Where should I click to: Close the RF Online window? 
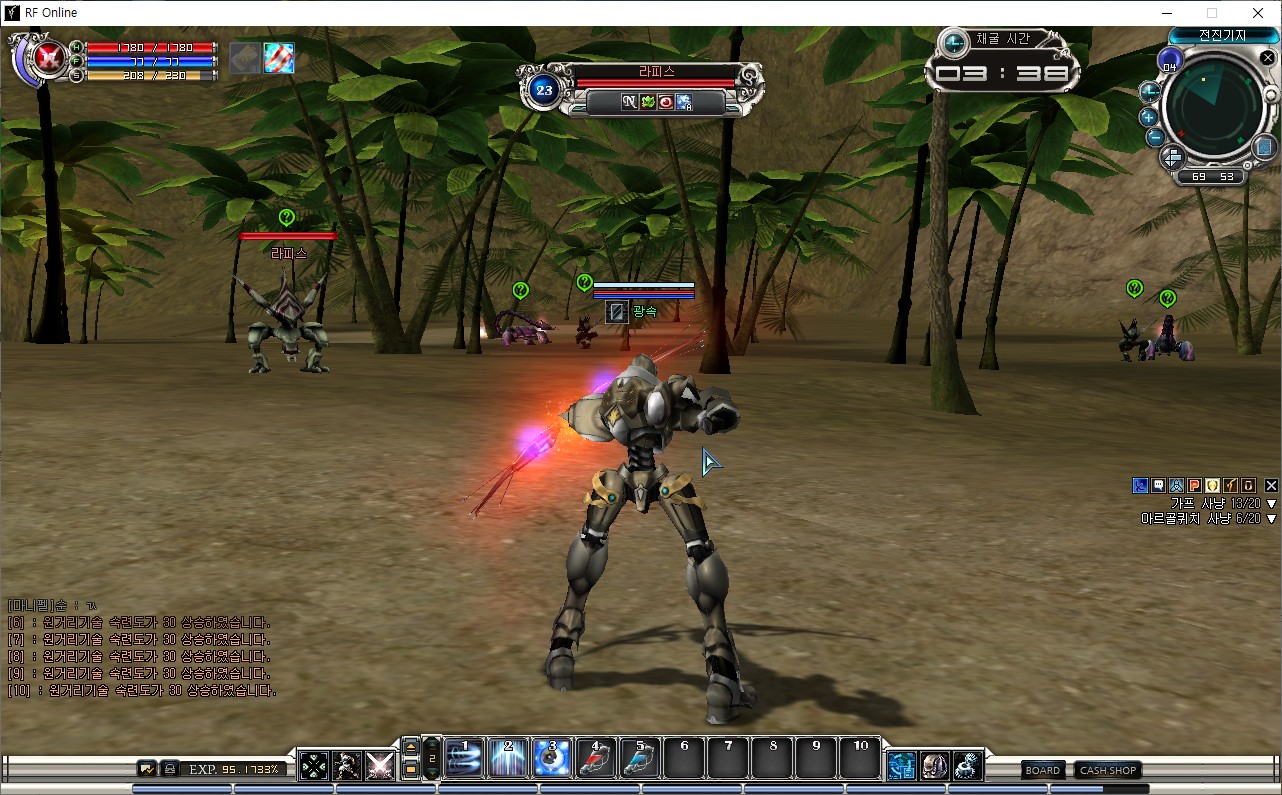[x=1257, y=13]
